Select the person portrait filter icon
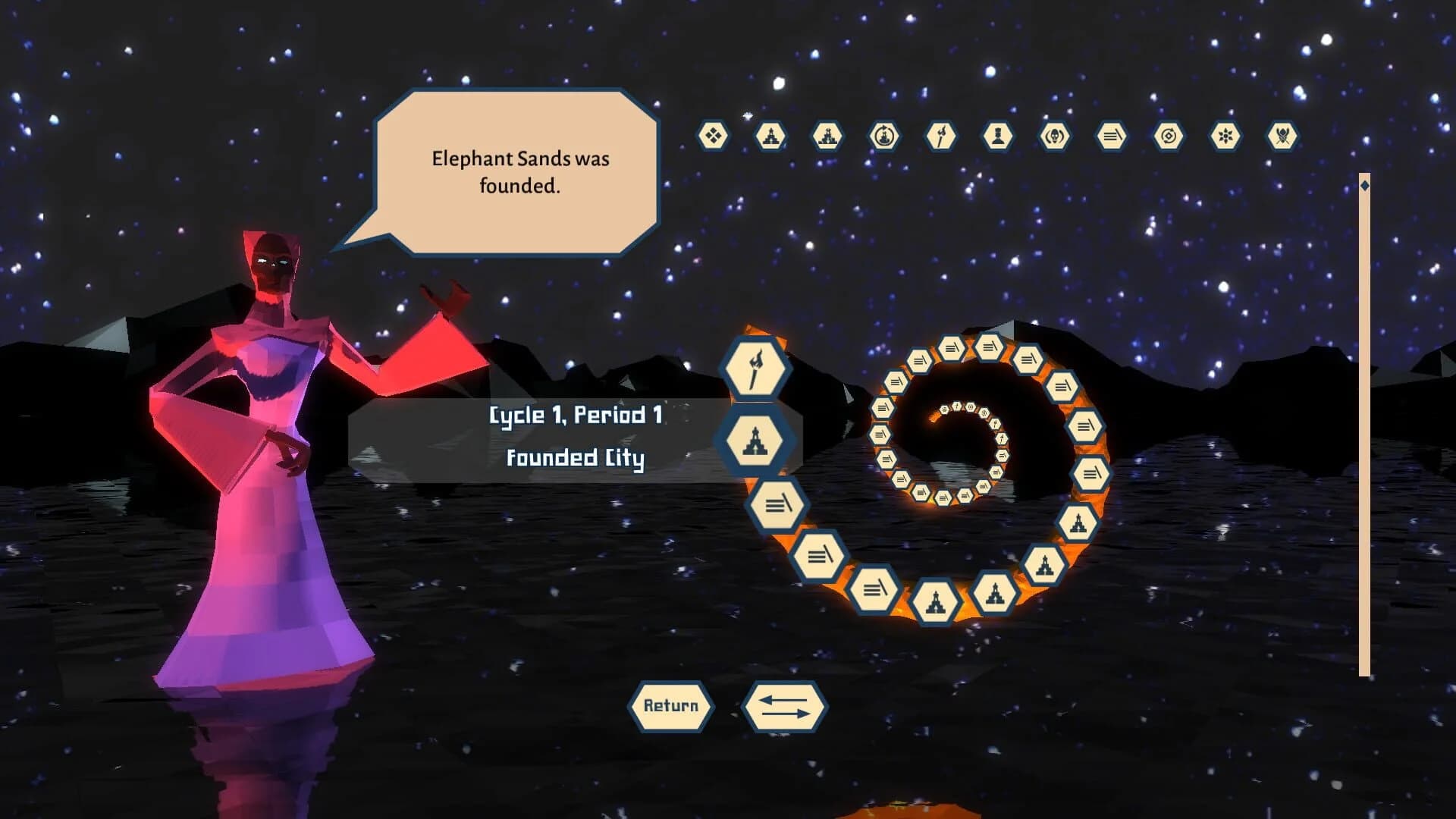This screenshot has height=819, width=1456. pos(997,135)
